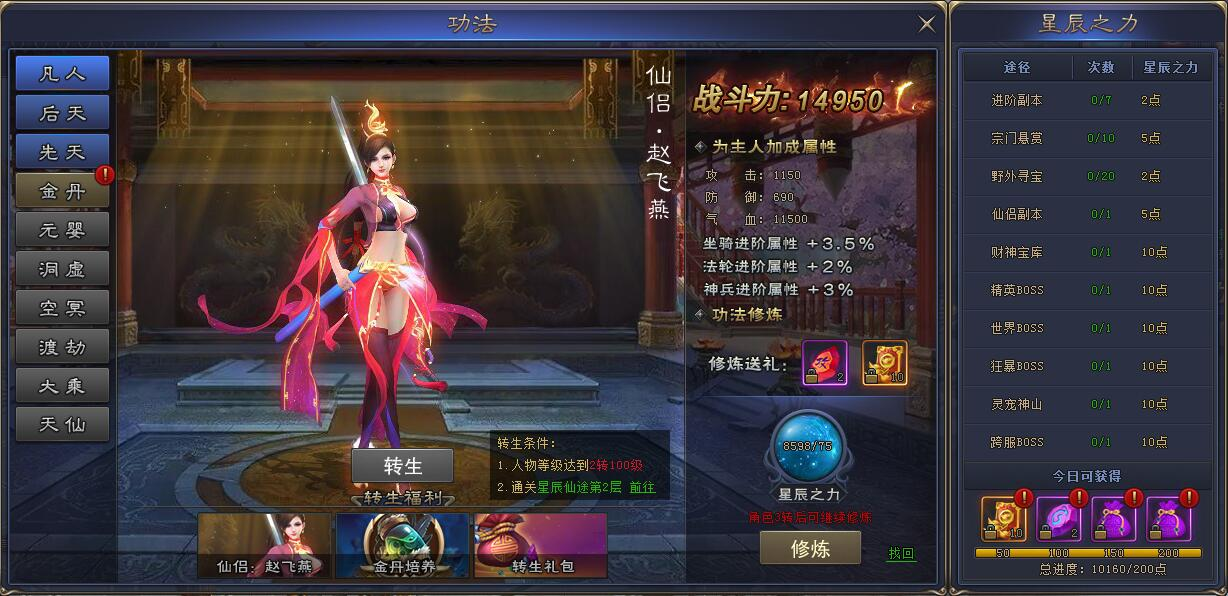Switch to the 元婴 realm tab
Image resolution: width=1228 pixels, height=596 pixels.
coord(62,230)
